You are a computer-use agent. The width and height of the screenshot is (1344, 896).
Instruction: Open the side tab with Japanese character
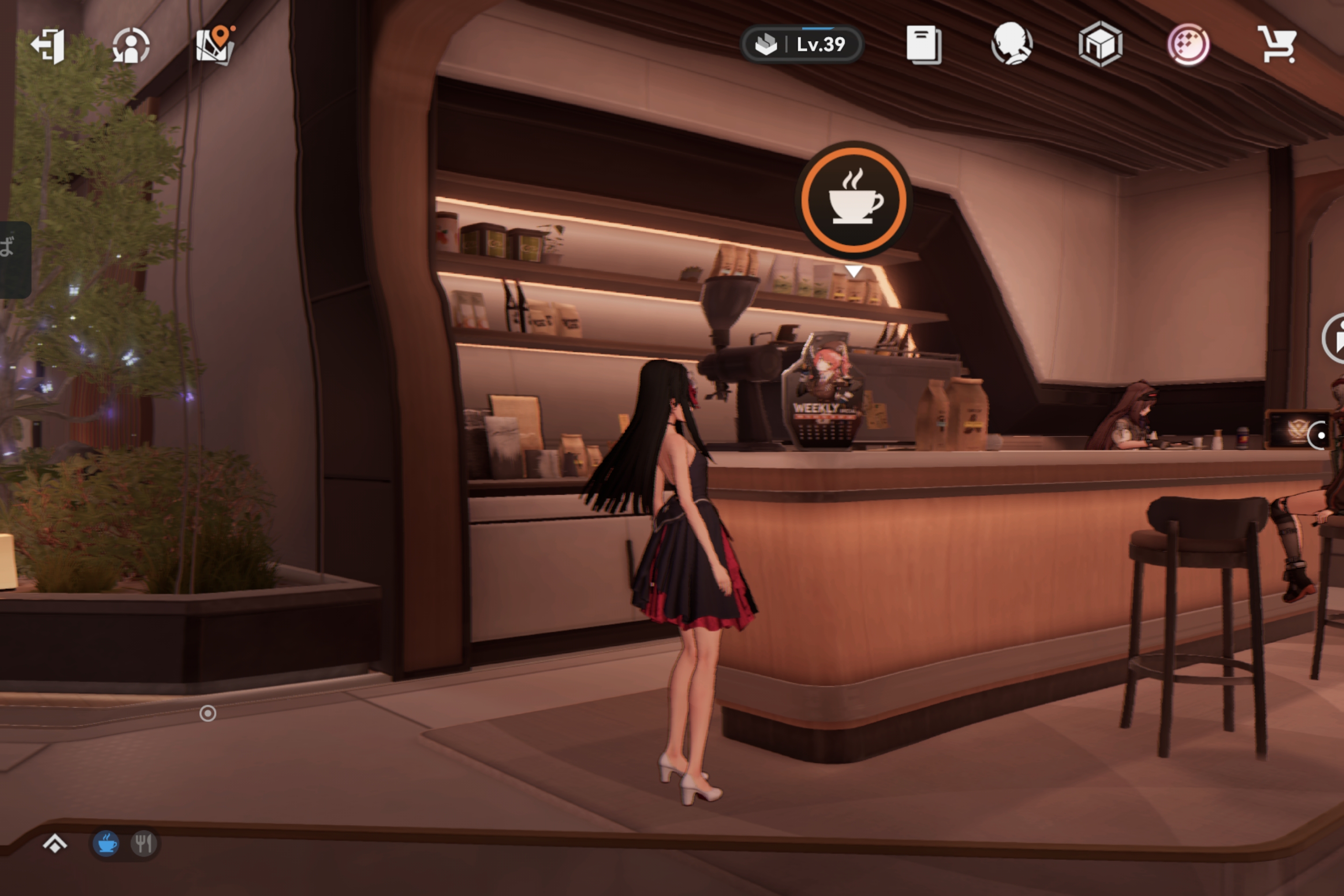(x=13, y=259)
